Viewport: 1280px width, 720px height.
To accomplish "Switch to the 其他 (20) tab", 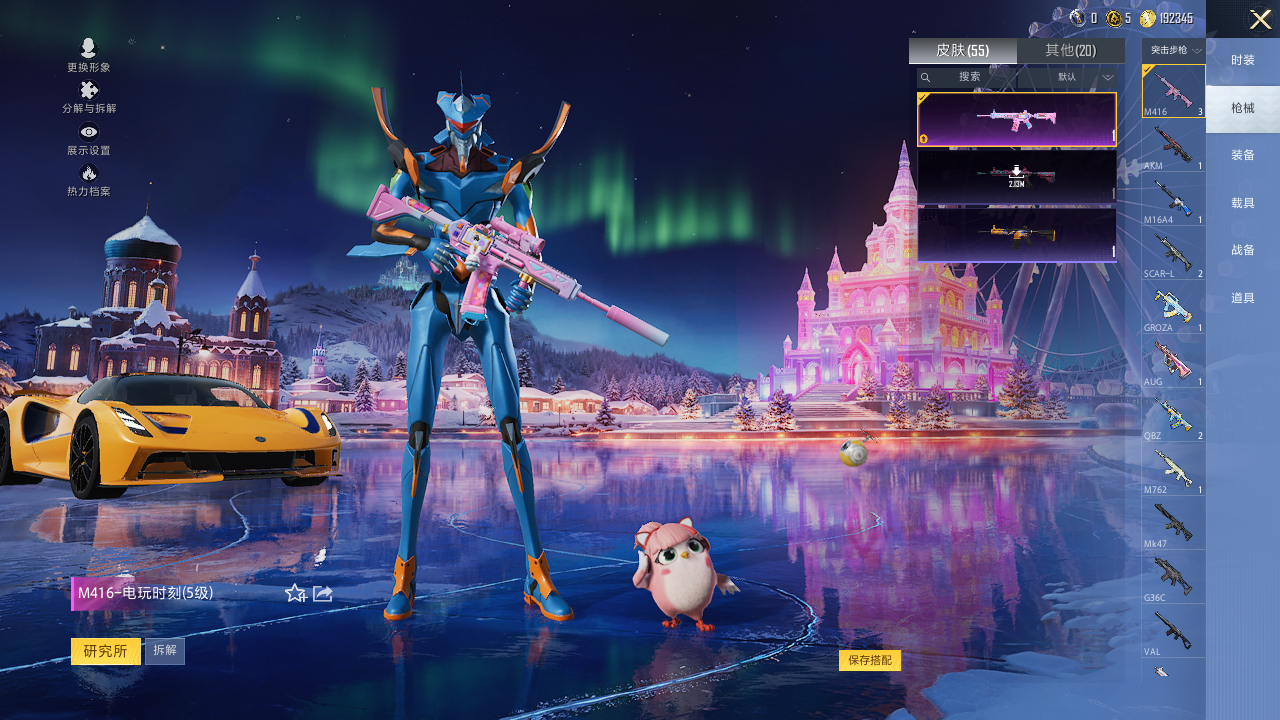I will click(x=1070, y=51).
